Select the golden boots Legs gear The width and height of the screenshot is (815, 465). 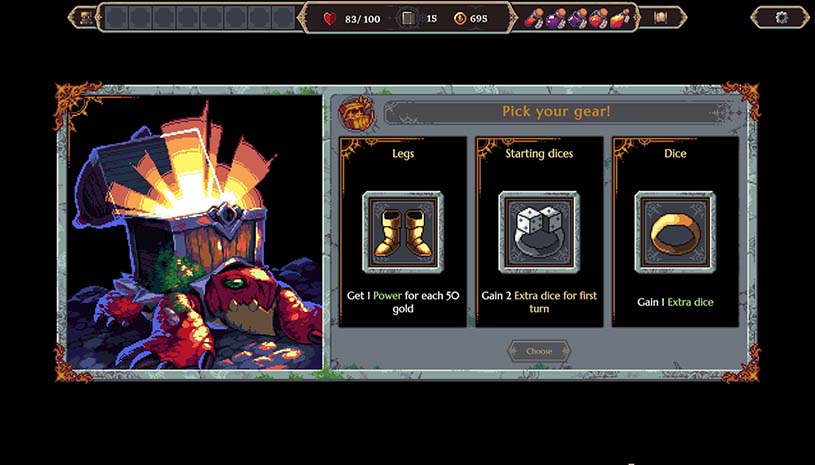click(402, 232)
